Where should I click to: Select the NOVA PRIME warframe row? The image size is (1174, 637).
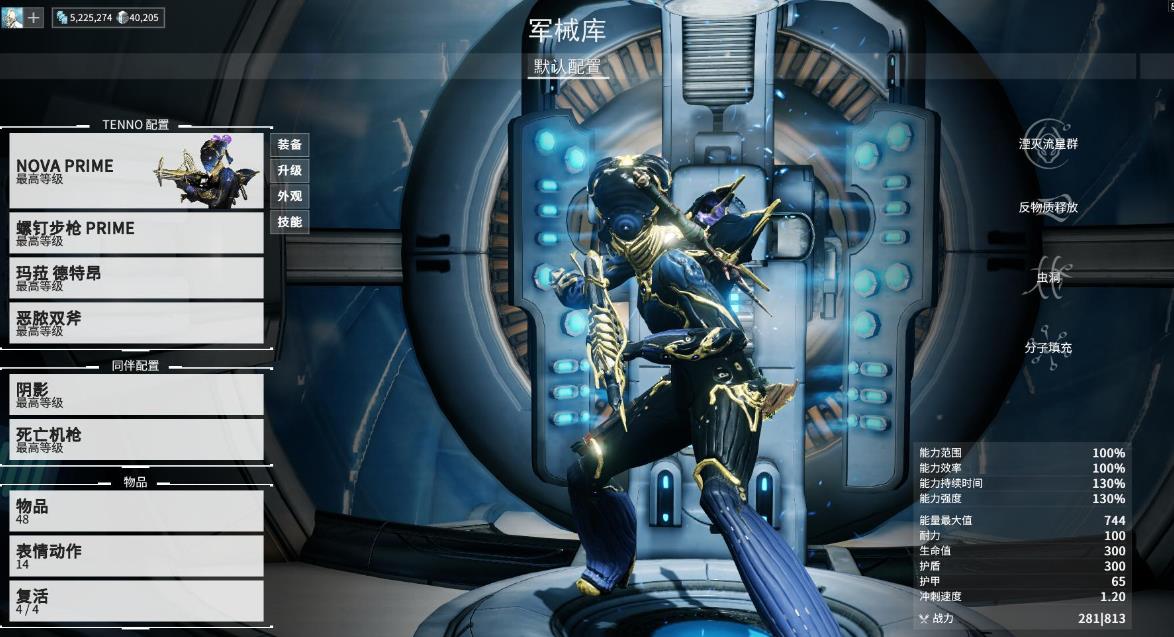[x=136, y=171]
